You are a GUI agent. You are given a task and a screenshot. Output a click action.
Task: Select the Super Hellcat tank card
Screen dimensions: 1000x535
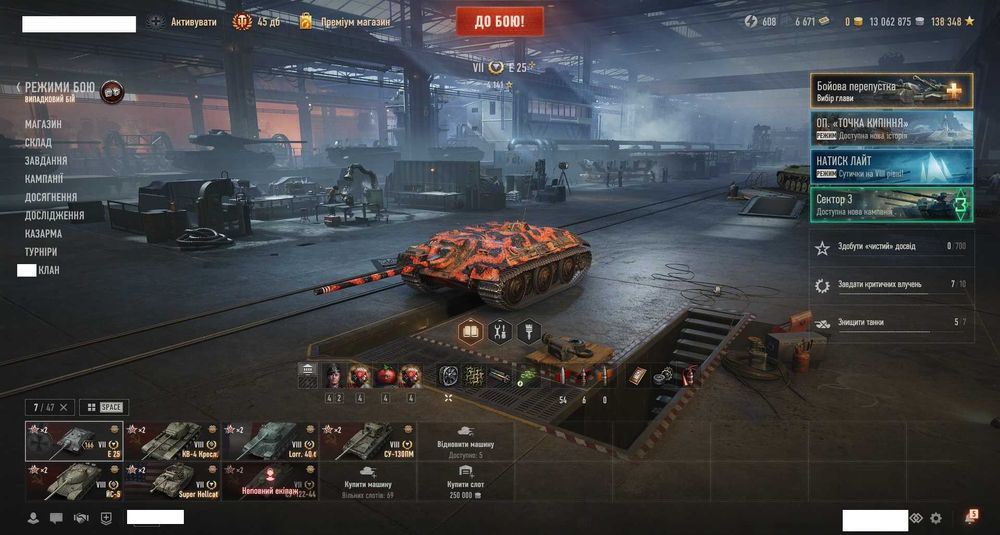pos(170,480)
